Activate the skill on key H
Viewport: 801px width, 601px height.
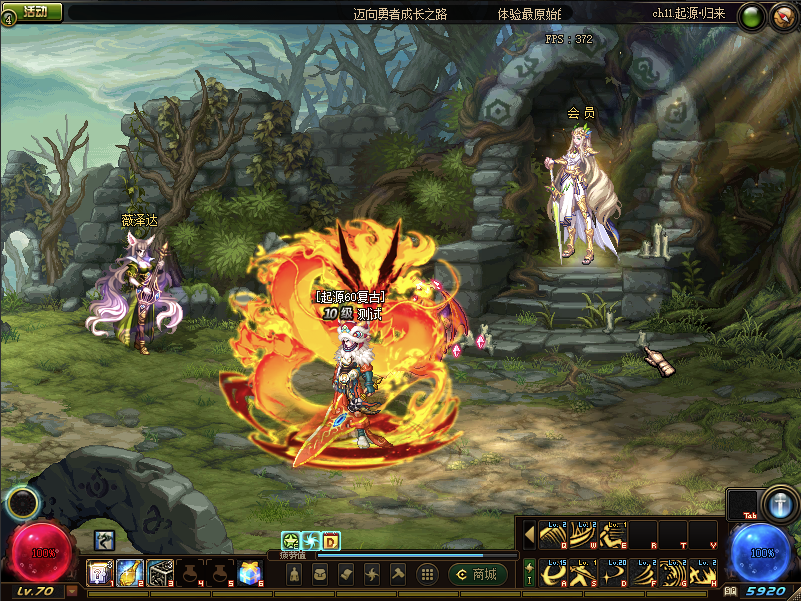click(703, 573)
